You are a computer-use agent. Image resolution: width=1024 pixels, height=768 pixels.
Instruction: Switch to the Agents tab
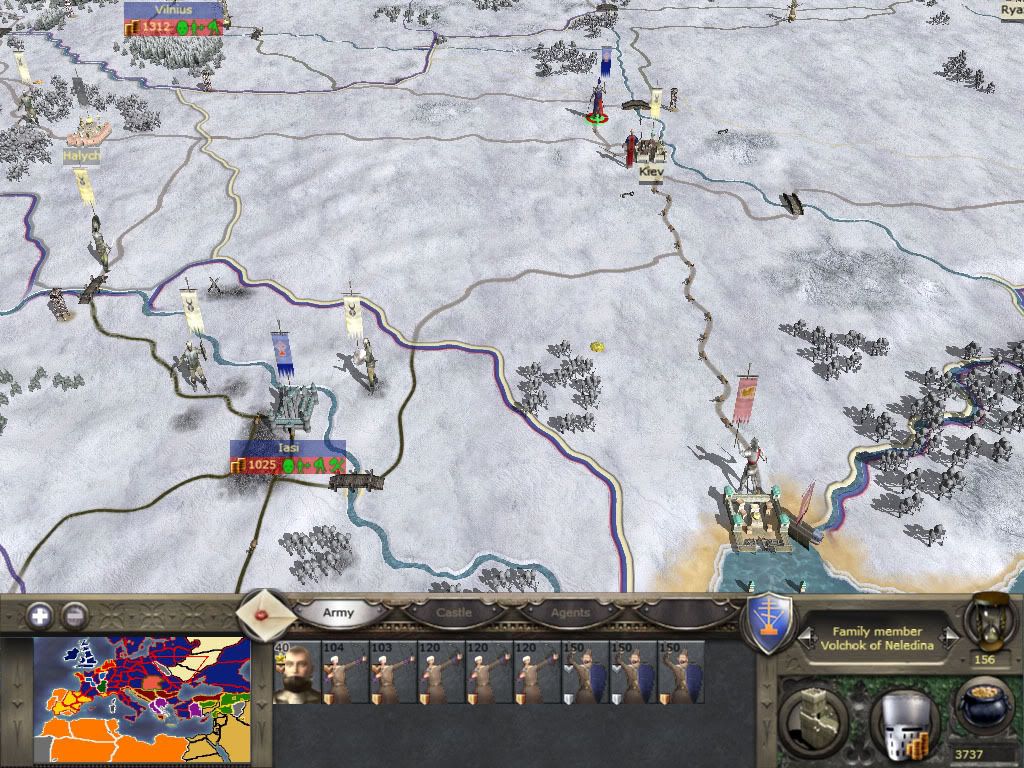point(571,612)
